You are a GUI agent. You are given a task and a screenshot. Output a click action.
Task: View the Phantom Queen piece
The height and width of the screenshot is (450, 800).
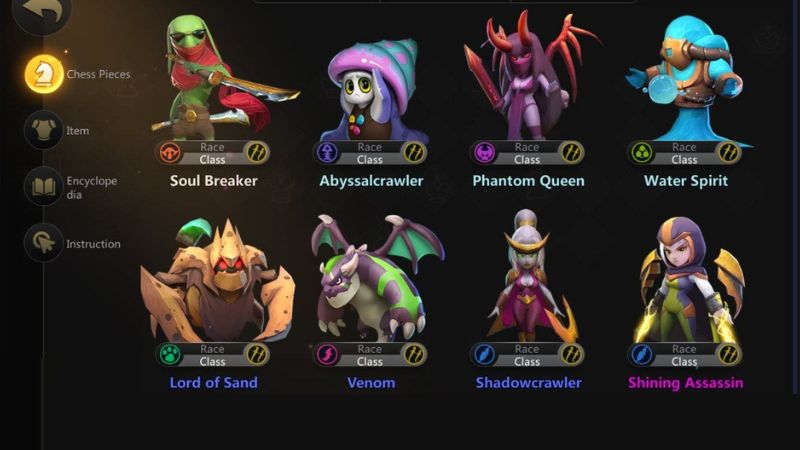coord(527,80)
